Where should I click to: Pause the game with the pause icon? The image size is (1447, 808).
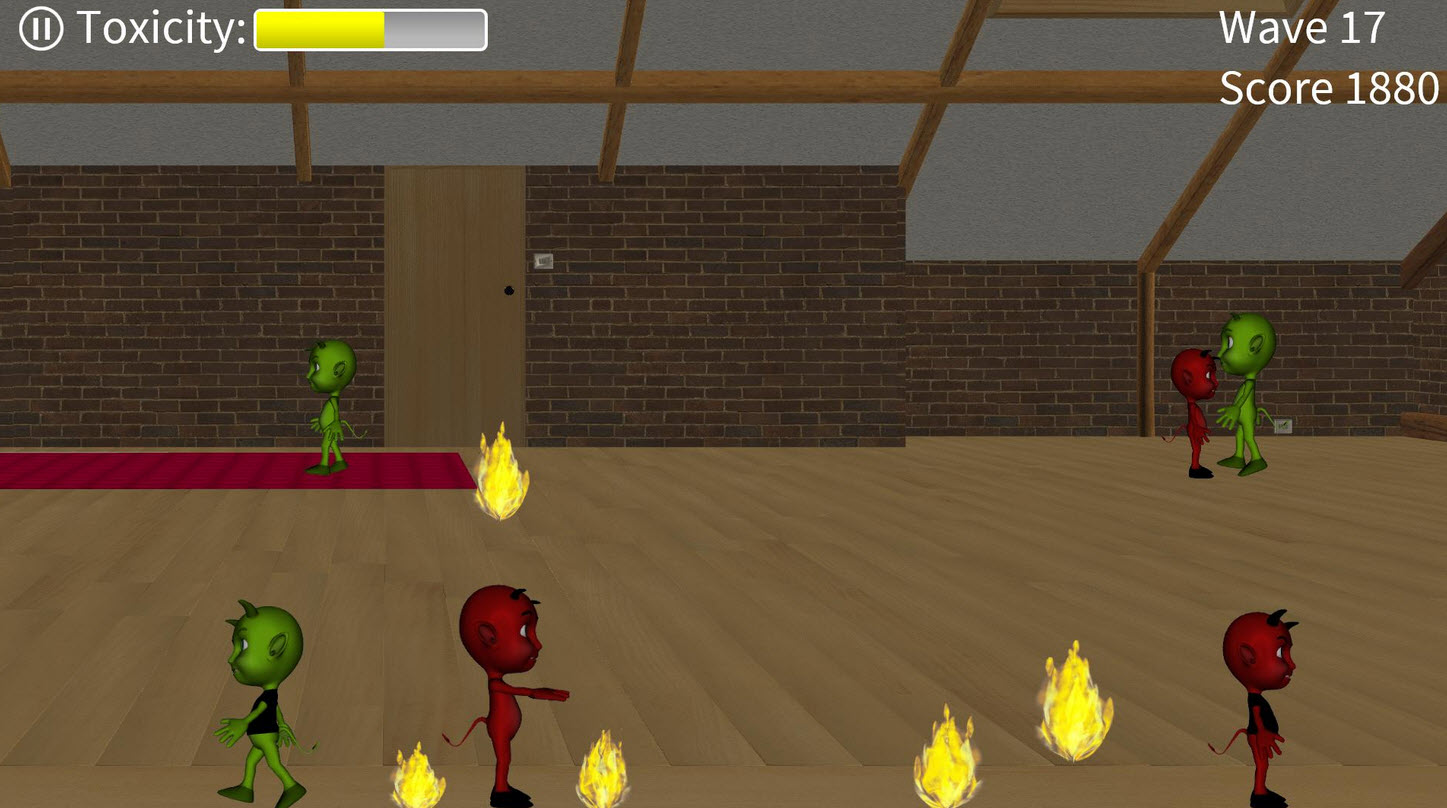40,29
